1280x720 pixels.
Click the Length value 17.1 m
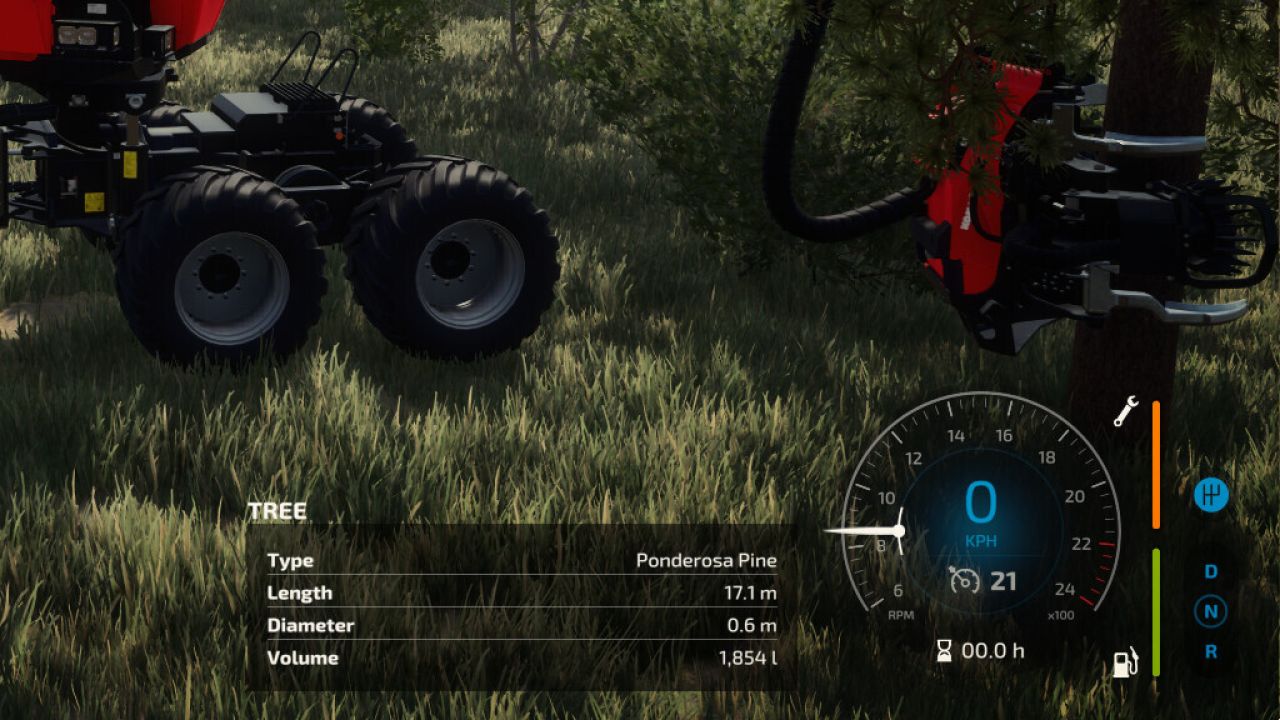749,593
